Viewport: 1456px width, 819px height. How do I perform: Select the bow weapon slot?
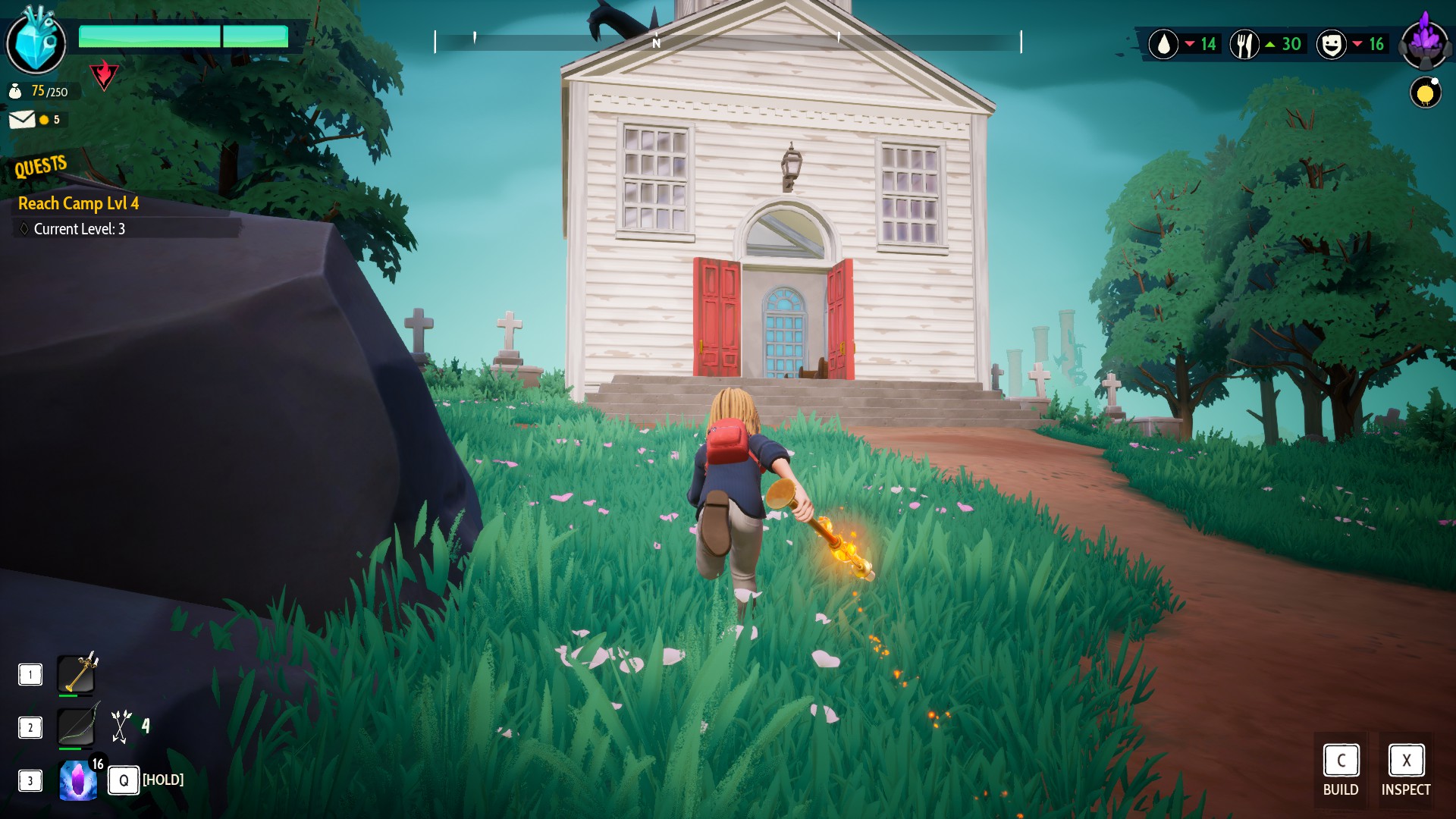[77, 726]
